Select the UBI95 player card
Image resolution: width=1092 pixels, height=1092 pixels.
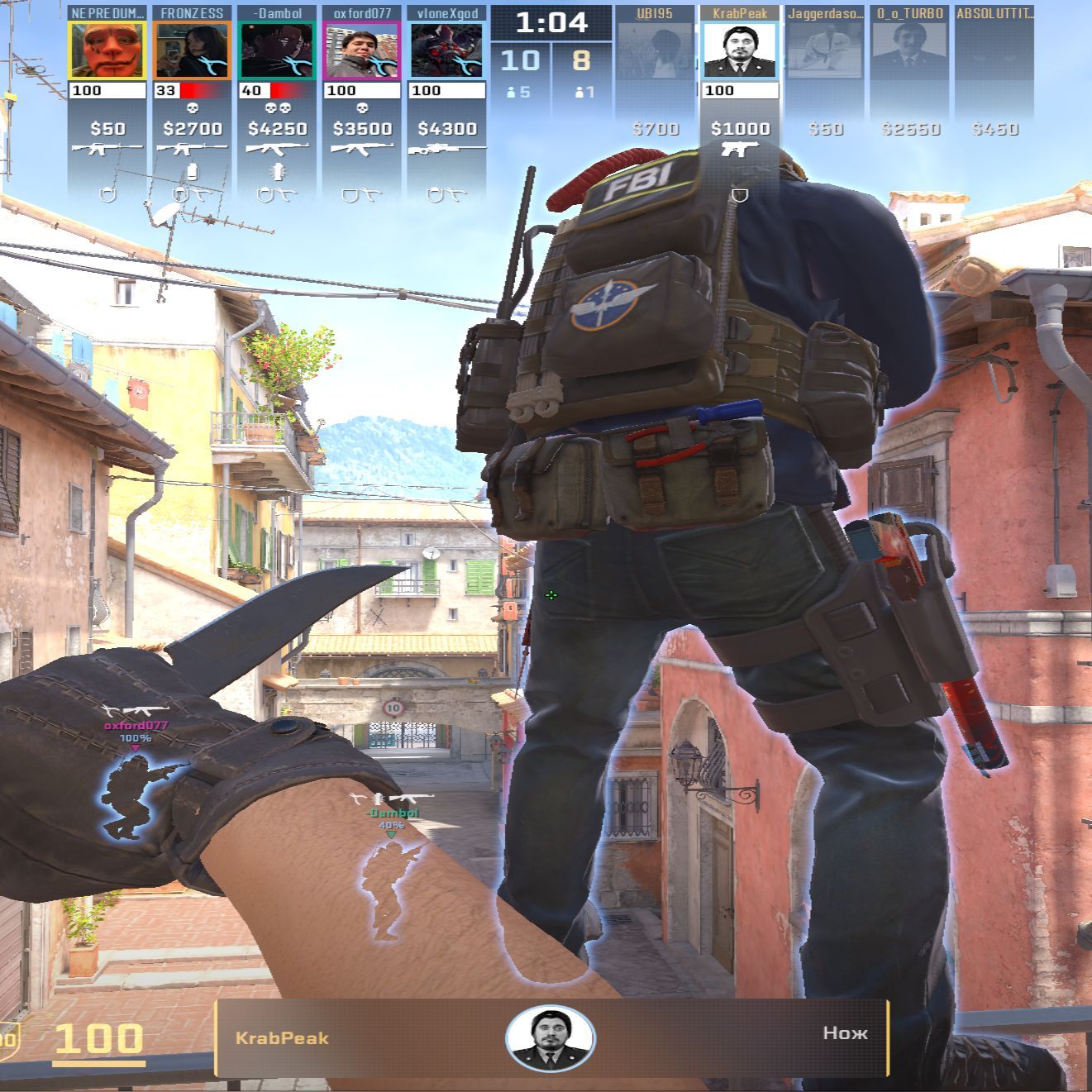click(x=656, y=51)
